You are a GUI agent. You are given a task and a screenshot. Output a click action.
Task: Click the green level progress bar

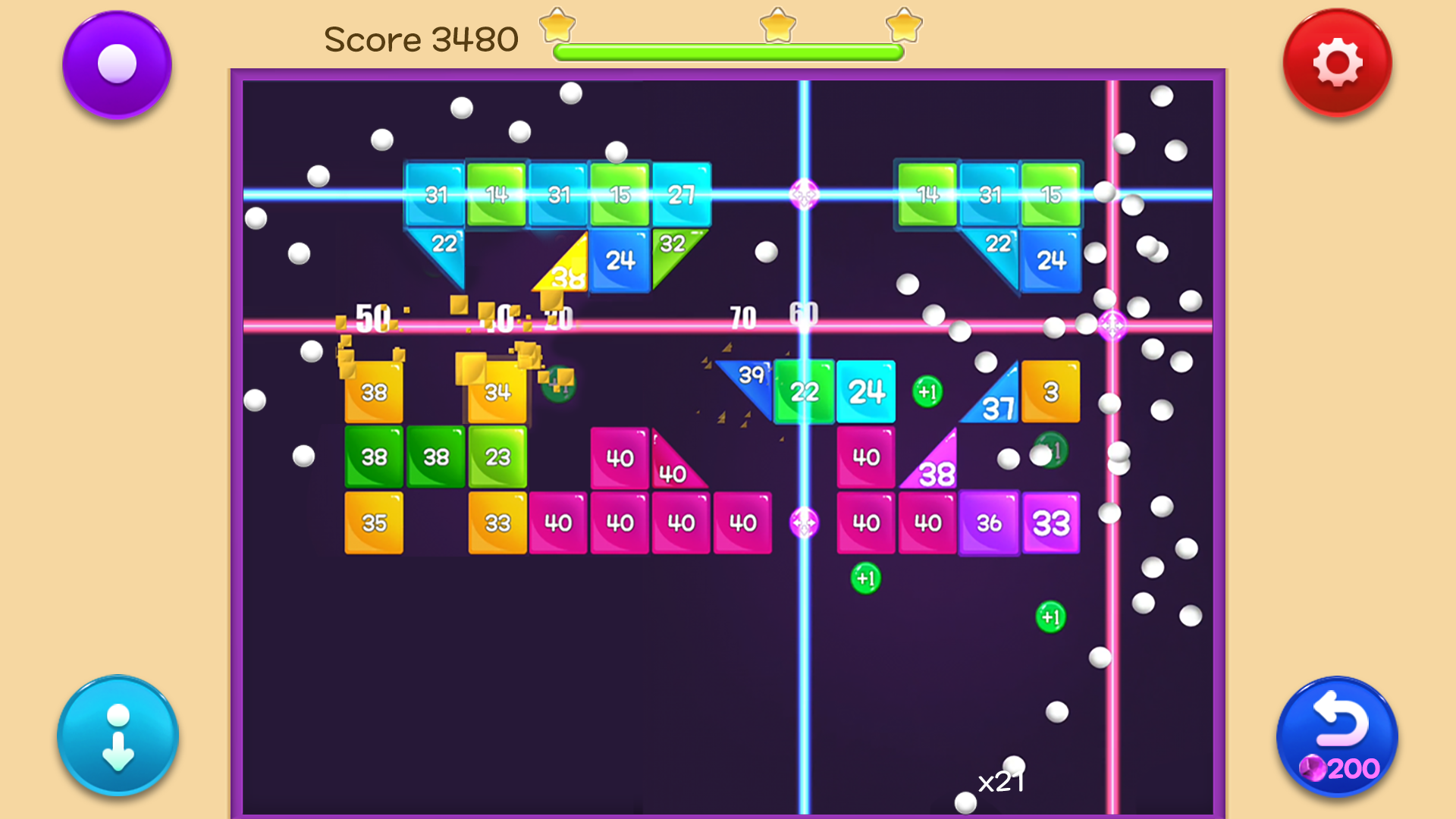click(x=728, y=52)
